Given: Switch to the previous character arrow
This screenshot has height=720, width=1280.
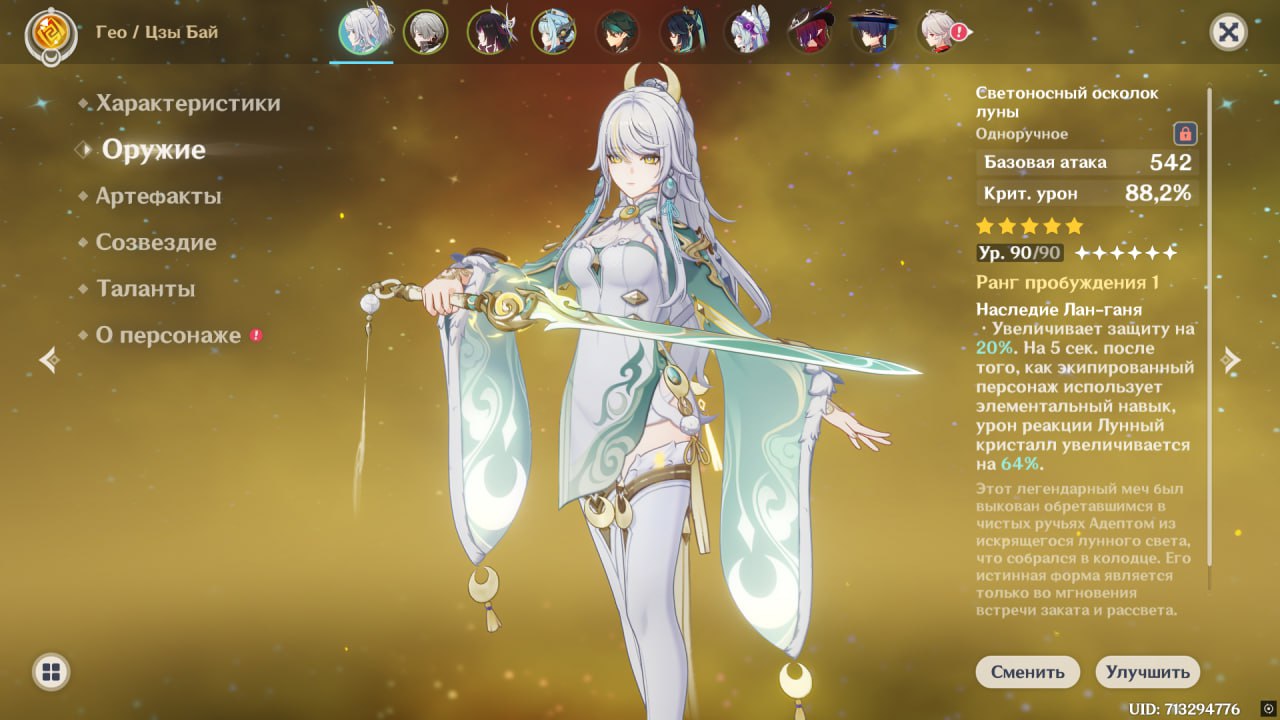Looking at the screenshot, I should tap(49, 360).
